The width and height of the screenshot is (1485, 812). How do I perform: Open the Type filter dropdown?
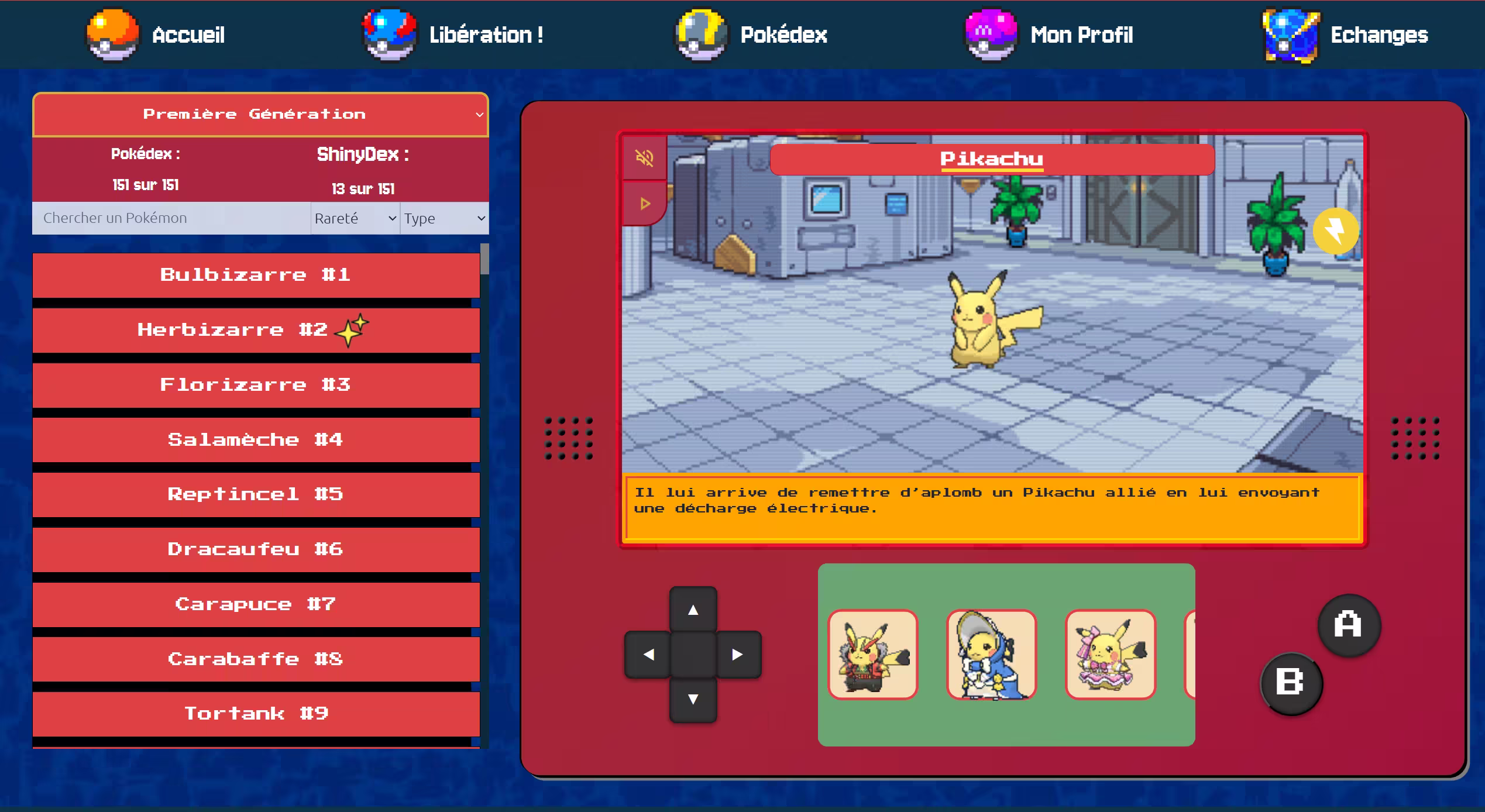point(444,218)
